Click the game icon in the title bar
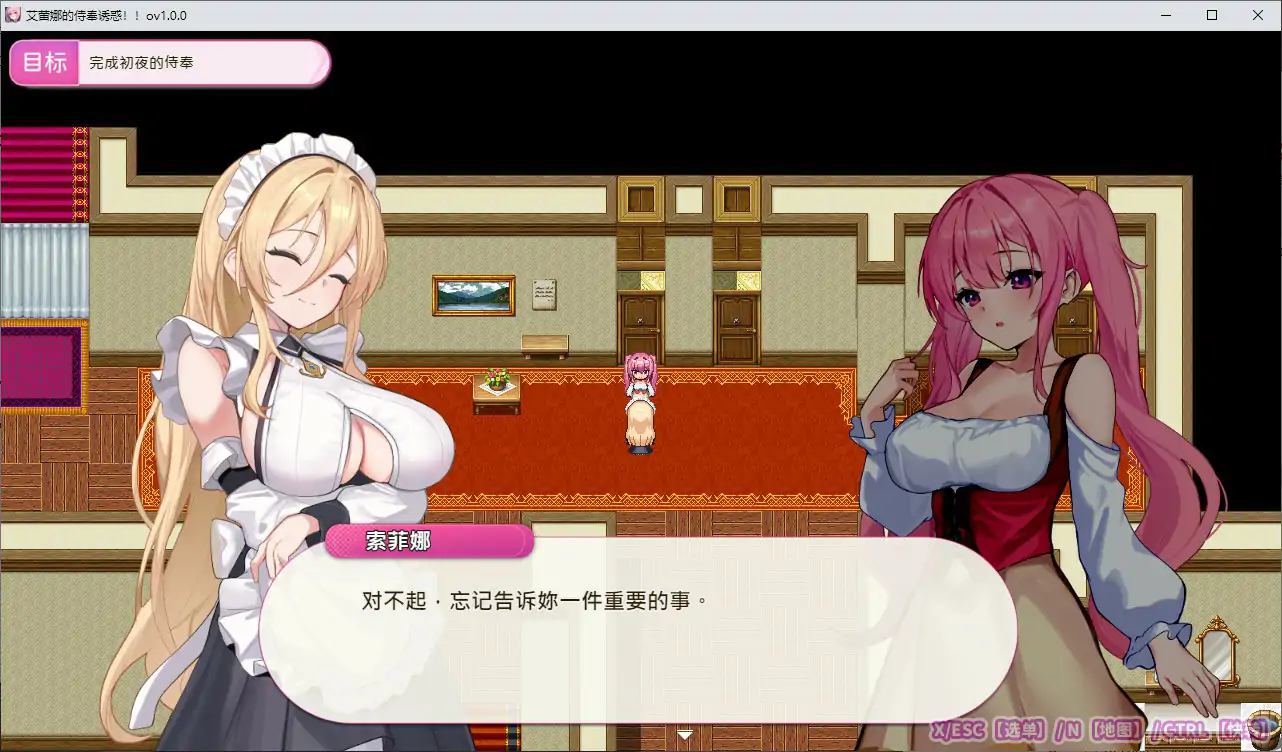The height and width of the screenshot is (752, 1282). (14, 15)
